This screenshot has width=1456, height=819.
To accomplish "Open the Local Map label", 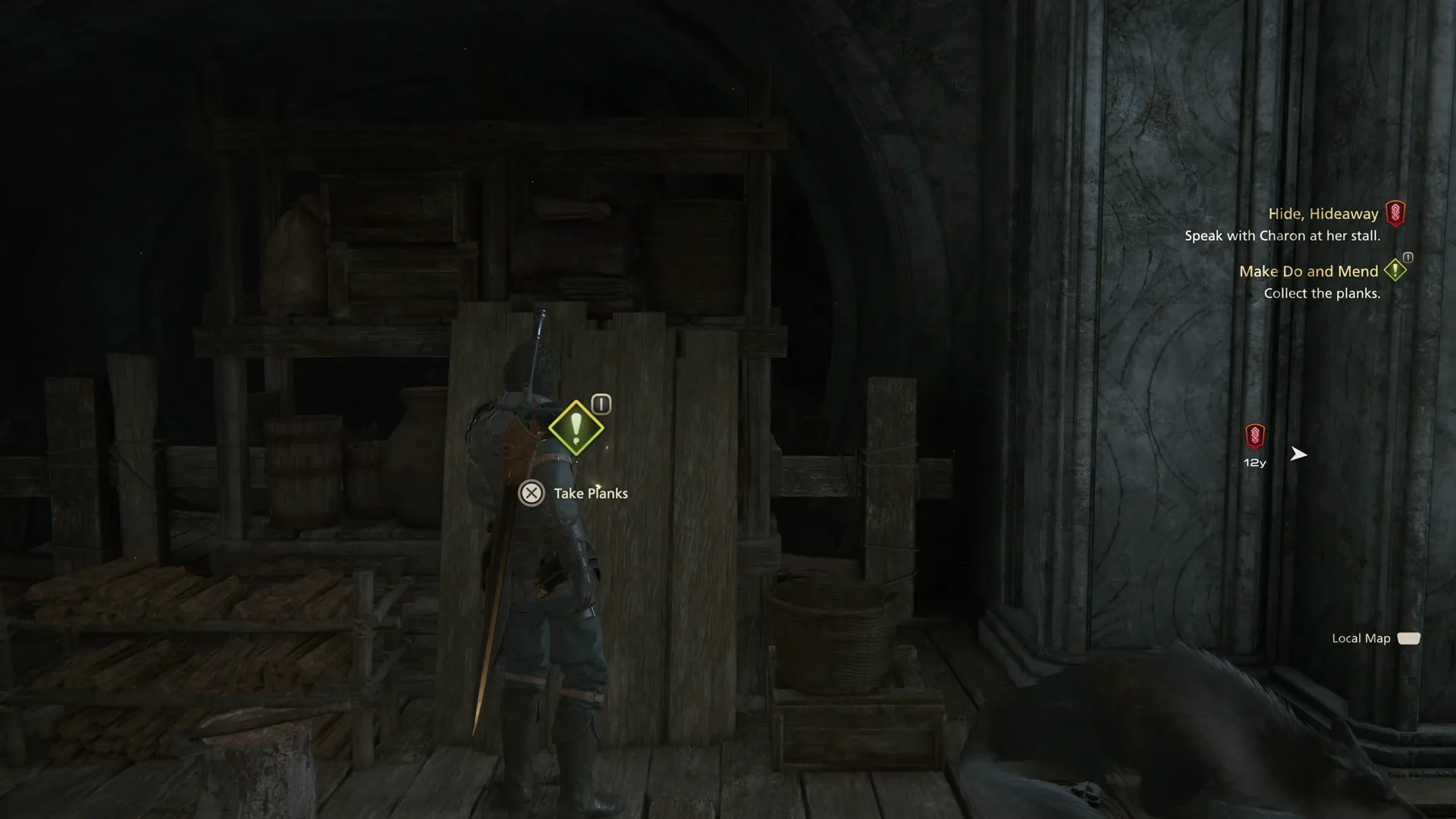I will click(1361, 638).
